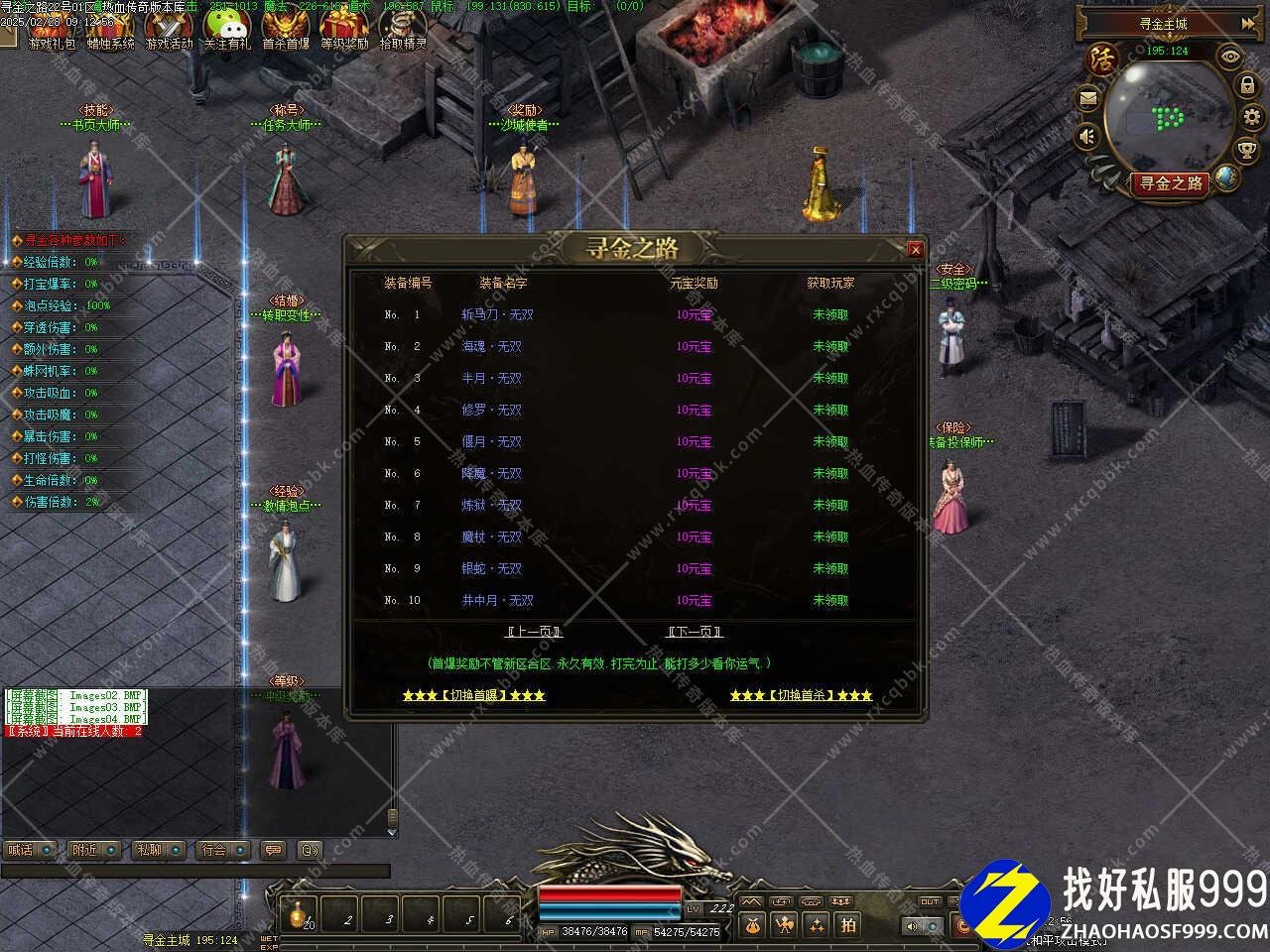Go to the previous page (上一页)
Image resolution: width=1270 pixels, height=952 pixels.
tap(533, 632)
